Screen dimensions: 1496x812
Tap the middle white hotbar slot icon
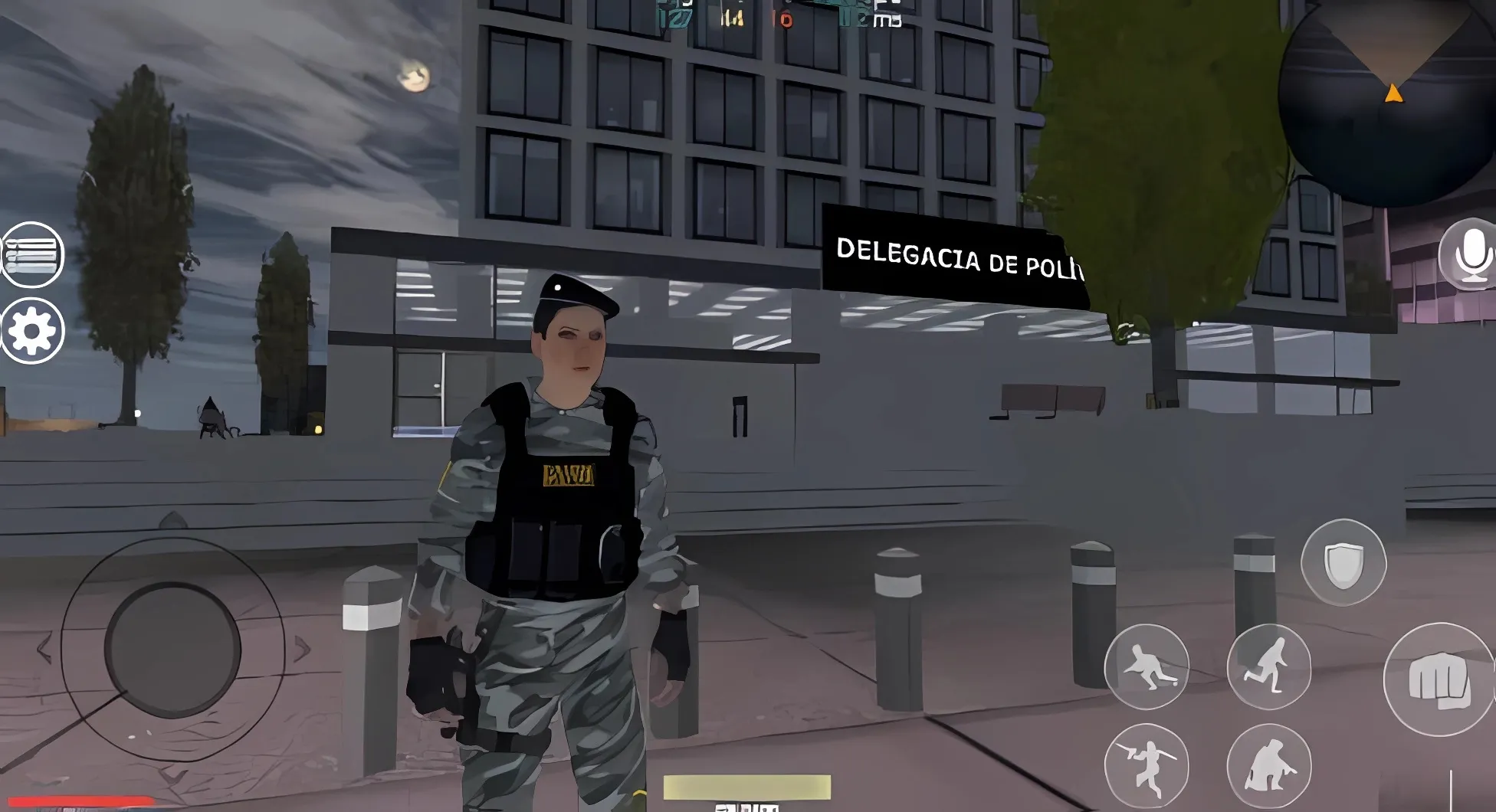click(x=747, y=807)
